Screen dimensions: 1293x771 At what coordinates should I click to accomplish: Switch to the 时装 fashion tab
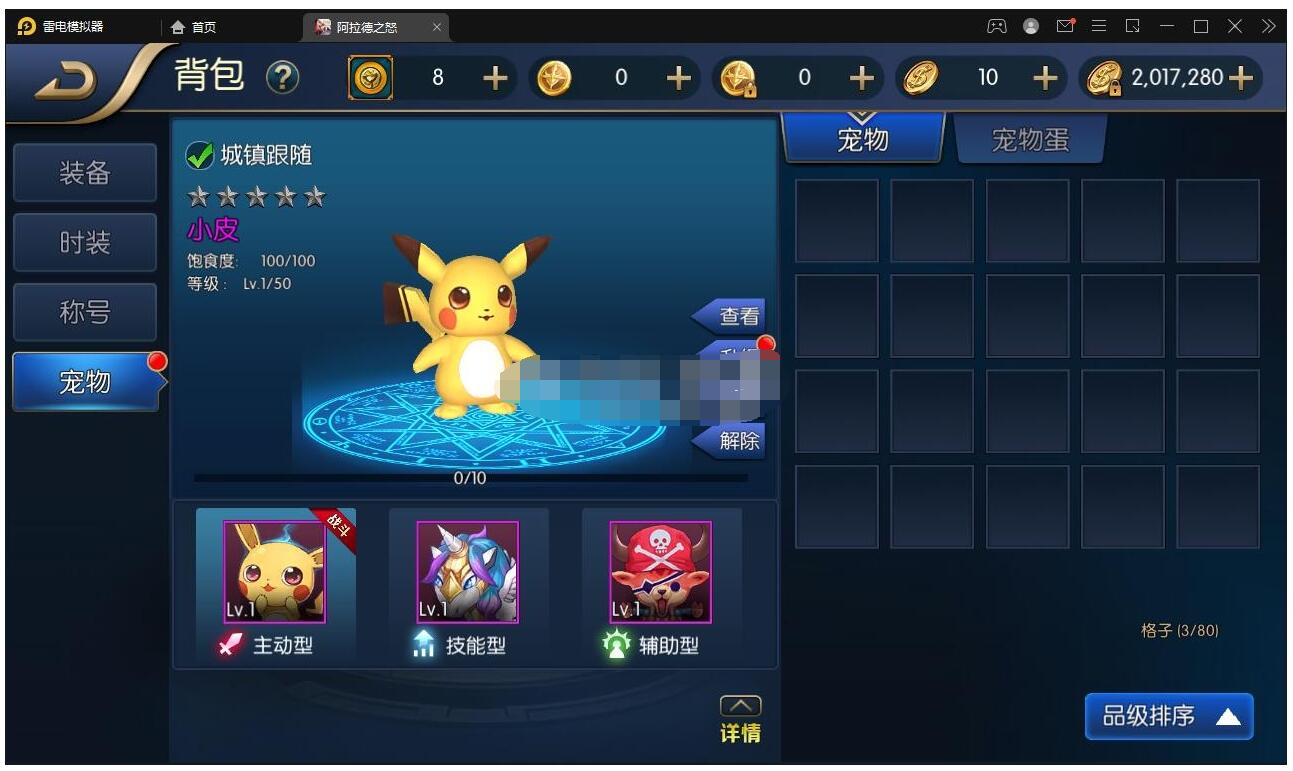point(85,243)
